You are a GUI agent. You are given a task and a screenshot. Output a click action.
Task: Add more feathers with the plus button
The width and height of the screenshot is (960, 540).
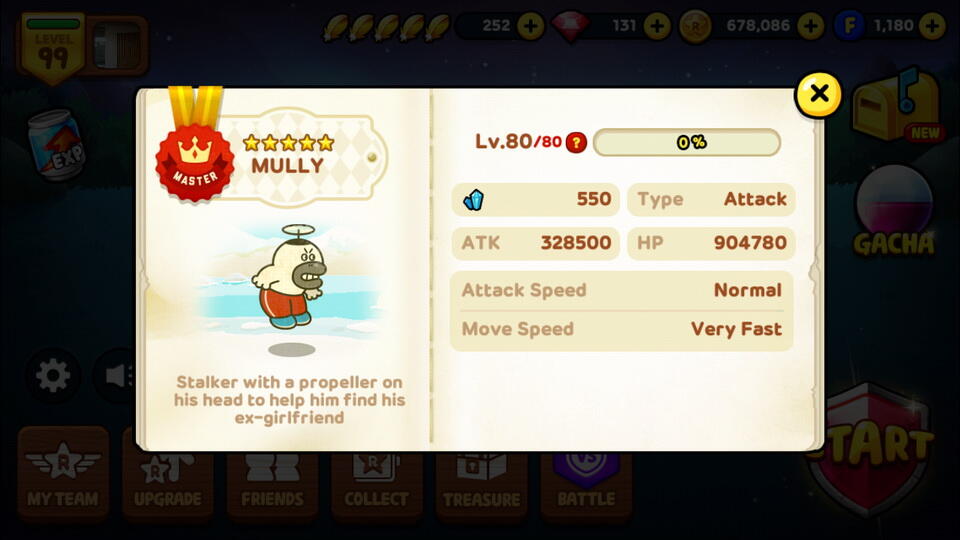pyautogui.click(x=531, y=25)
